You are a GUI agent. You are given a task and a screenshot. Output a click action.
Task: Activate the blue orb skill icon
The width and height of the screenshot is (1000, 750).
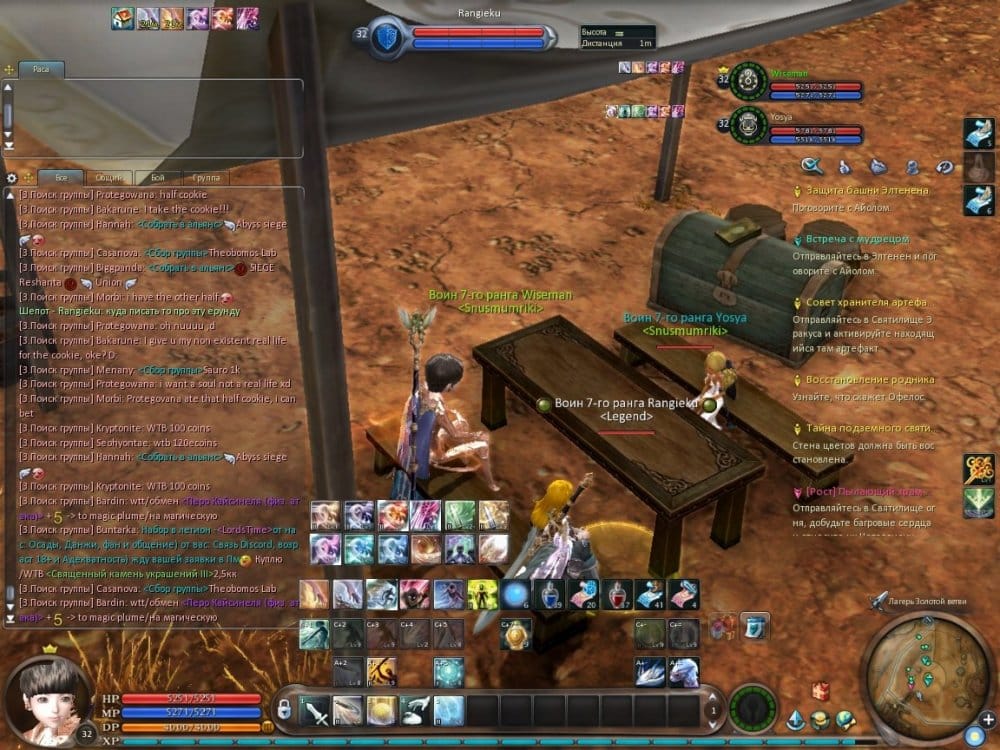pyautogui.click(x=514, y=594)
